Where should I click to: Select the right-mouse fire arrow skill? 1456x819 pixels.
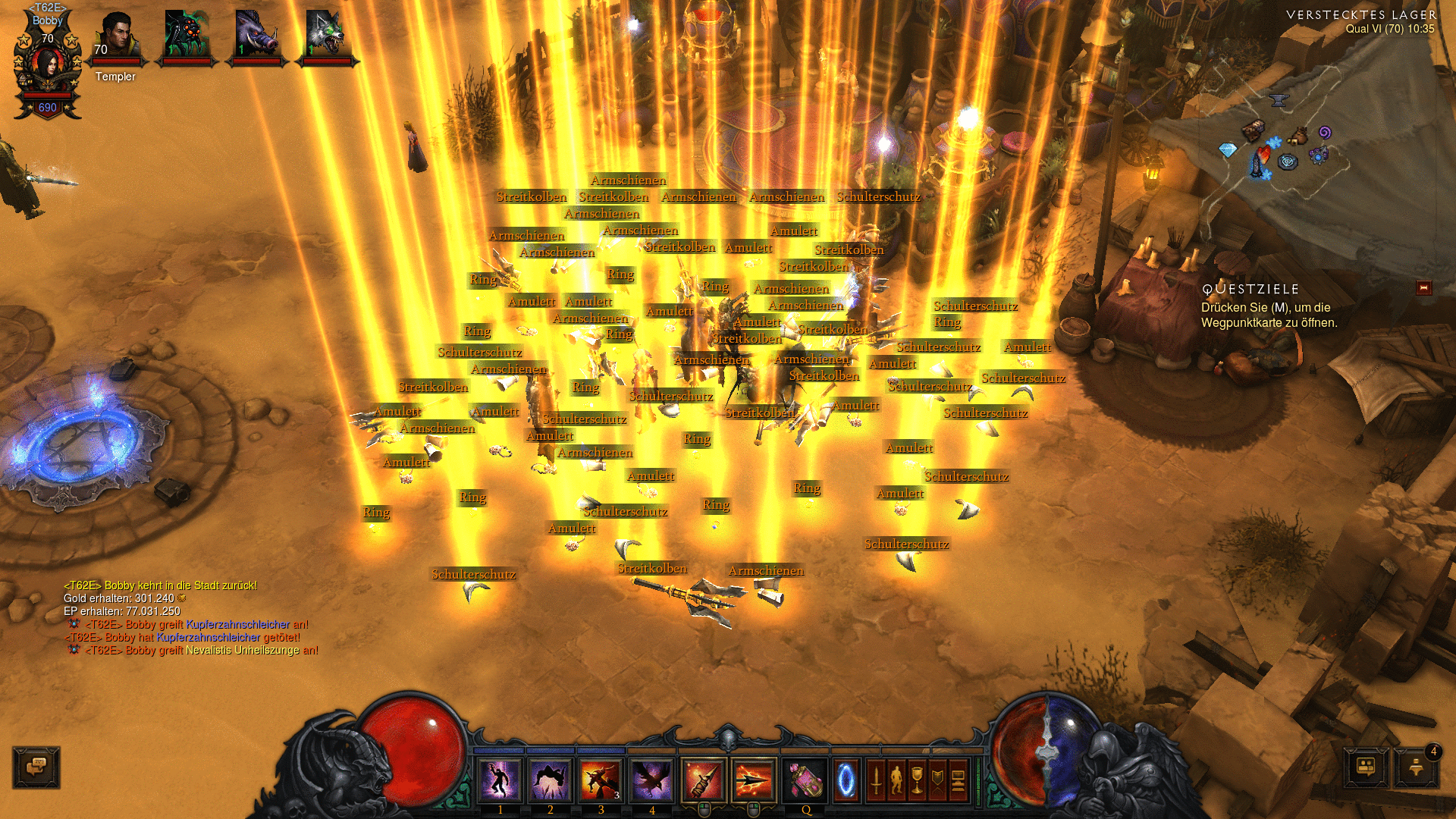(x=754, y=780)
